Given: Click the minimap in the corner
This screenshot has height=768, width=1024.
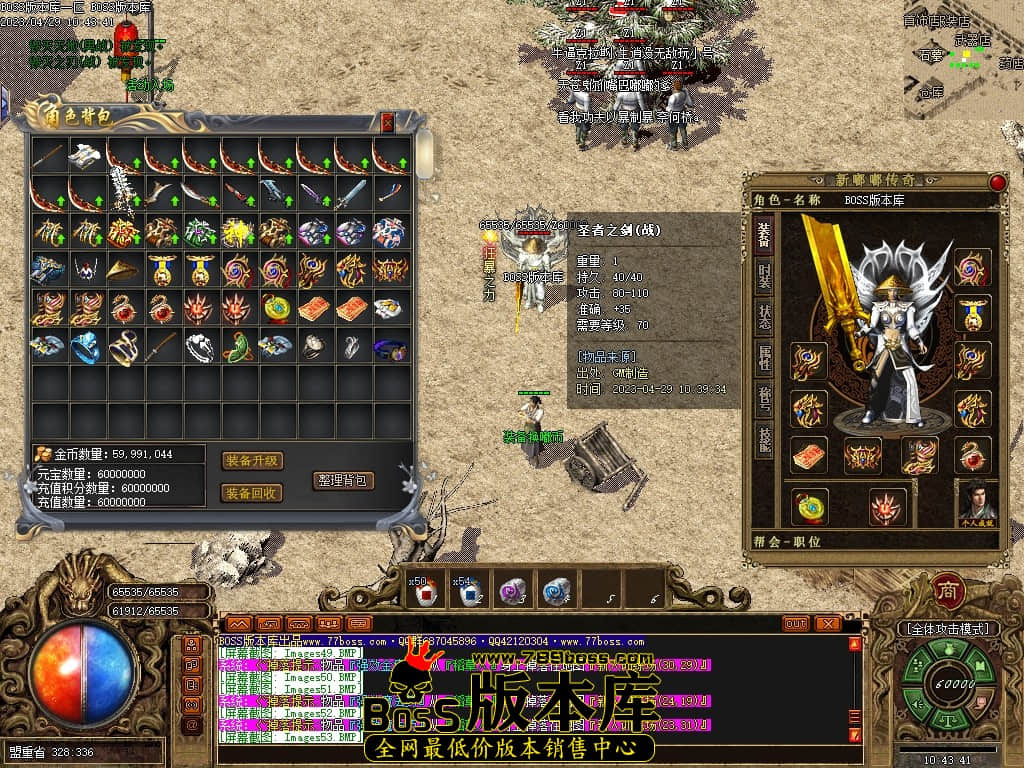Looking at the screenshot, I should (962, 60).
